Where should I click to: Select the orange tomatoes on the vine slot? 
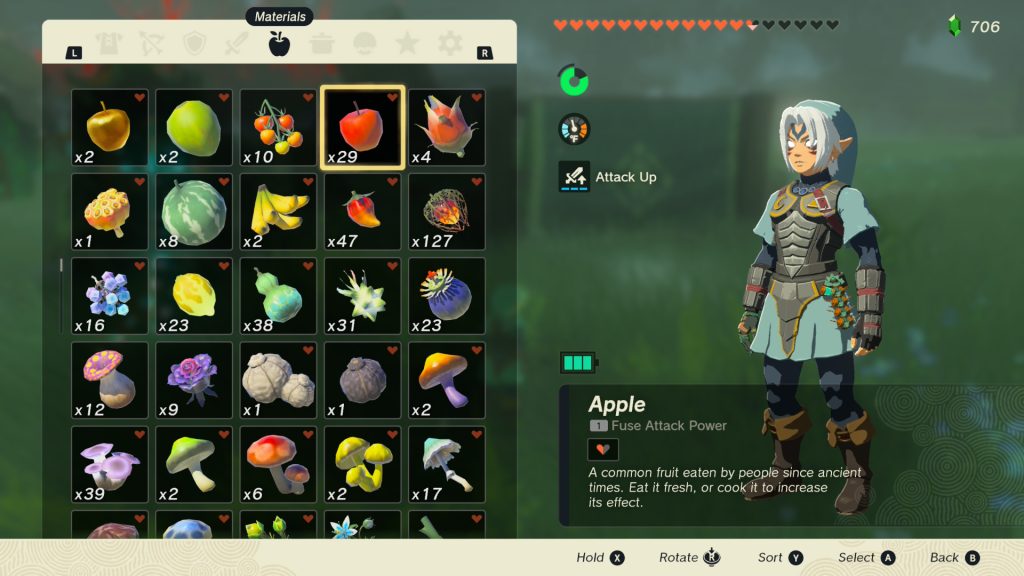point(278,127)
